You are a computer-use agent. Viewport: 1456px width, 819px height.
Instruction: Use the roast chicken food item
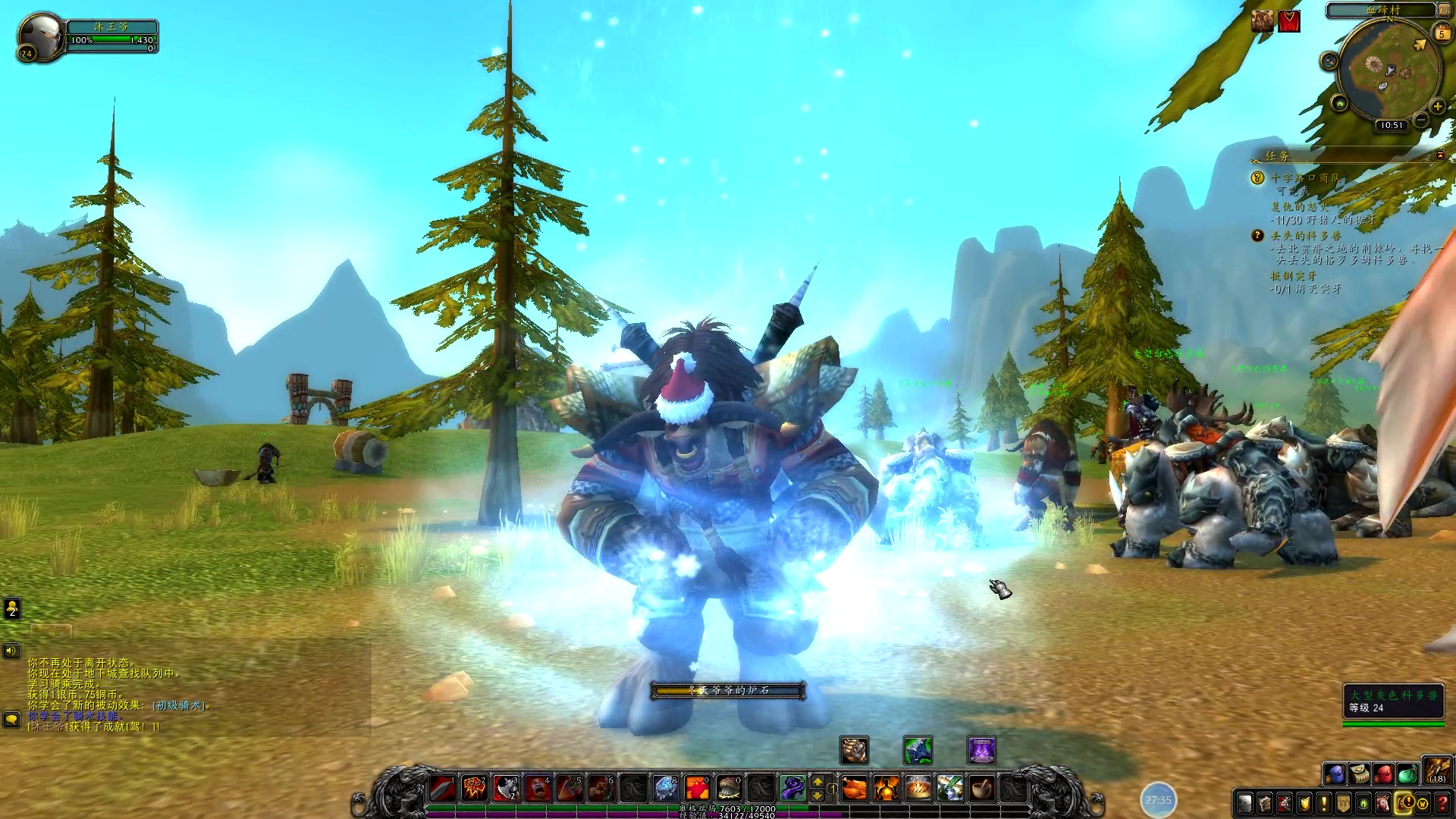(x=854, y=789)
